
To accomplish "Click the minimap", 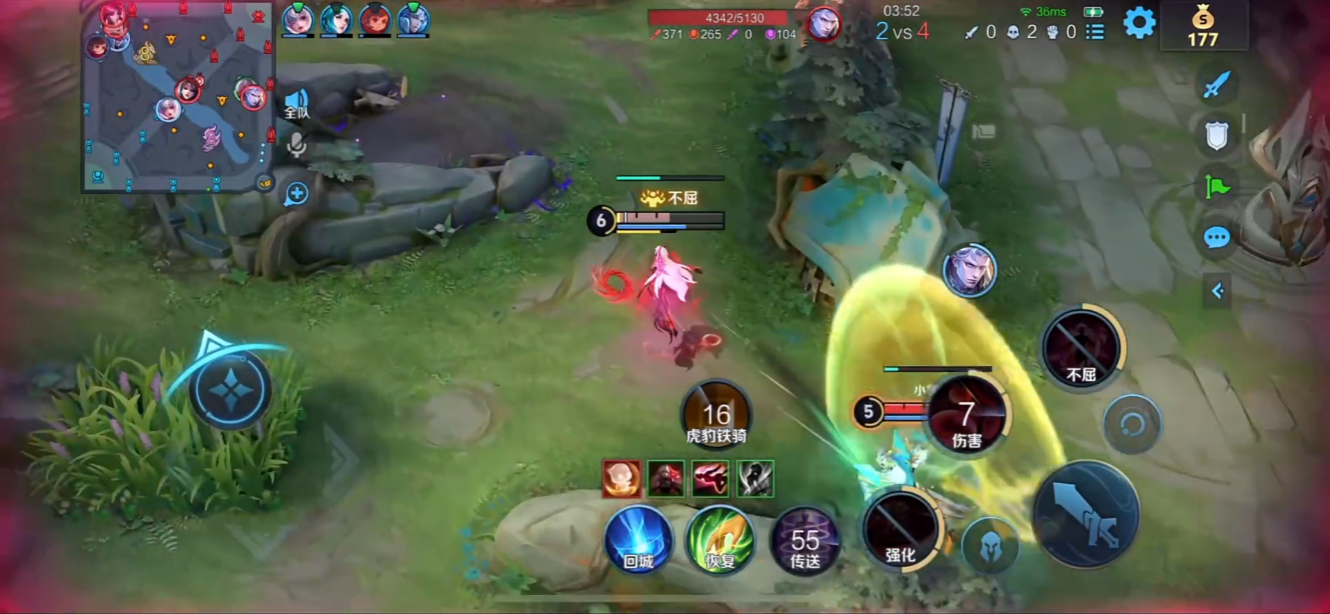I will point(178,97).
